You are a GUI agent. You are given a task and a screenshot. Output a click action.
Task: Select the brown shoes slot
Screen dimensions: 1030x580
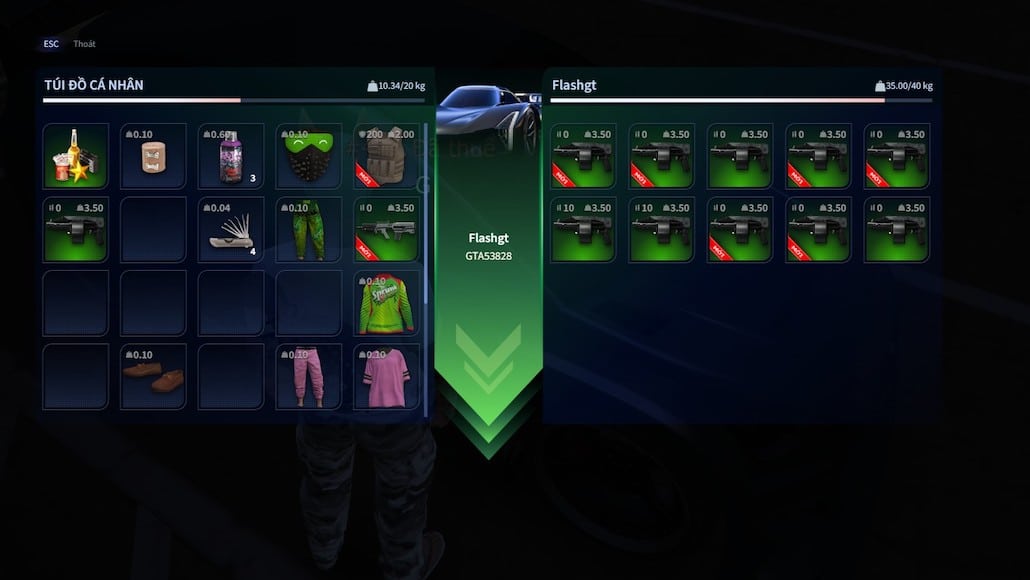153,377
